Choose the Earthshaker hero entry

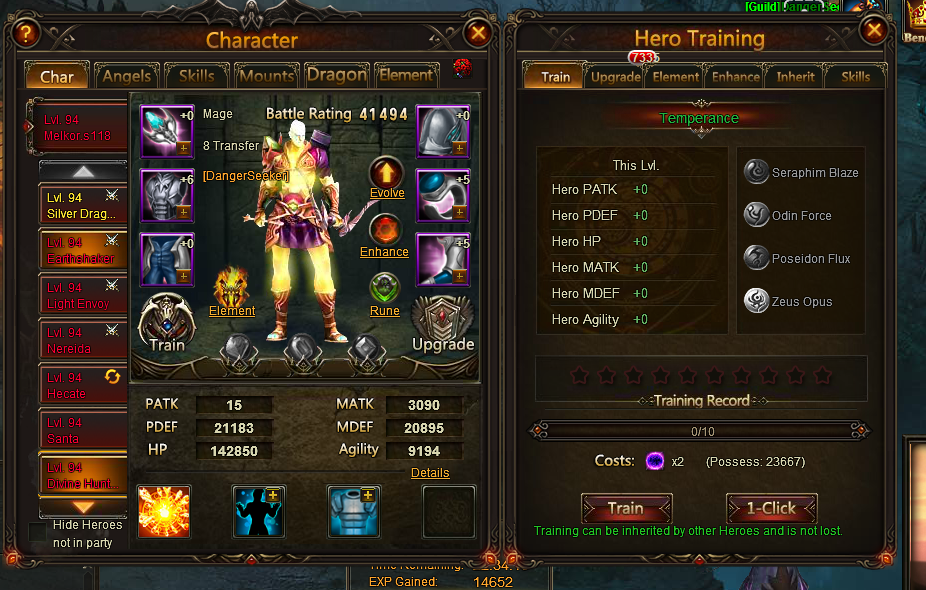[x=83, y=250]
